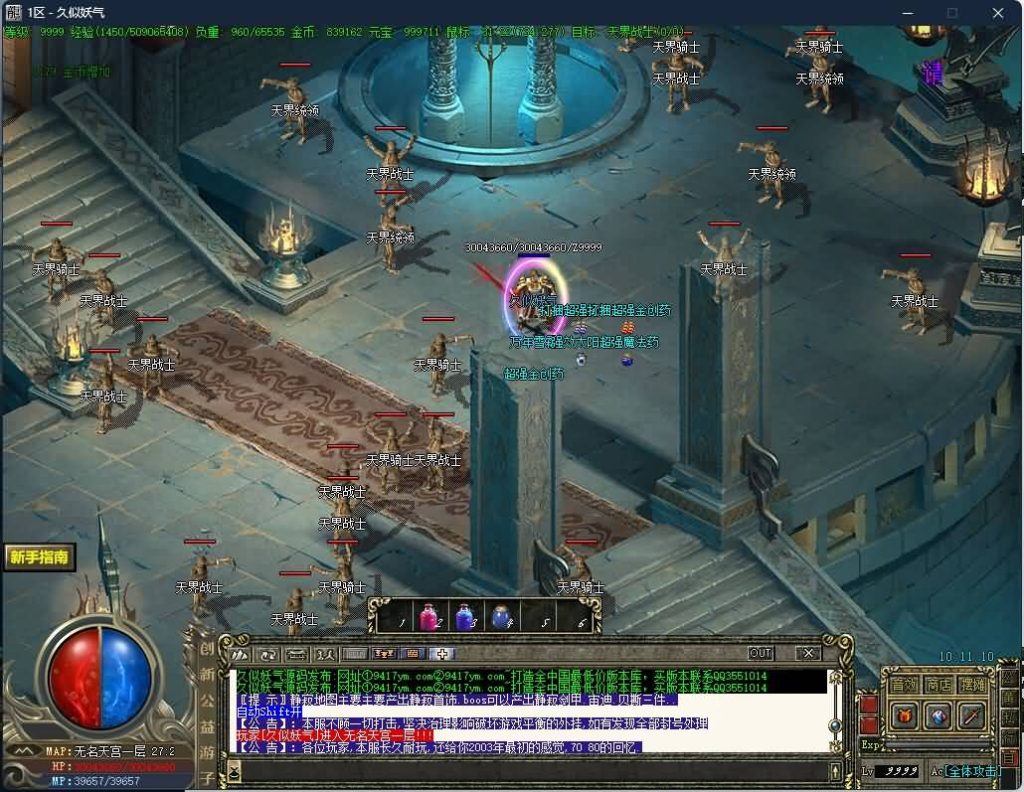Use the blue potion in belt slot 4
1024x792 pixels.
coord(500,617)
